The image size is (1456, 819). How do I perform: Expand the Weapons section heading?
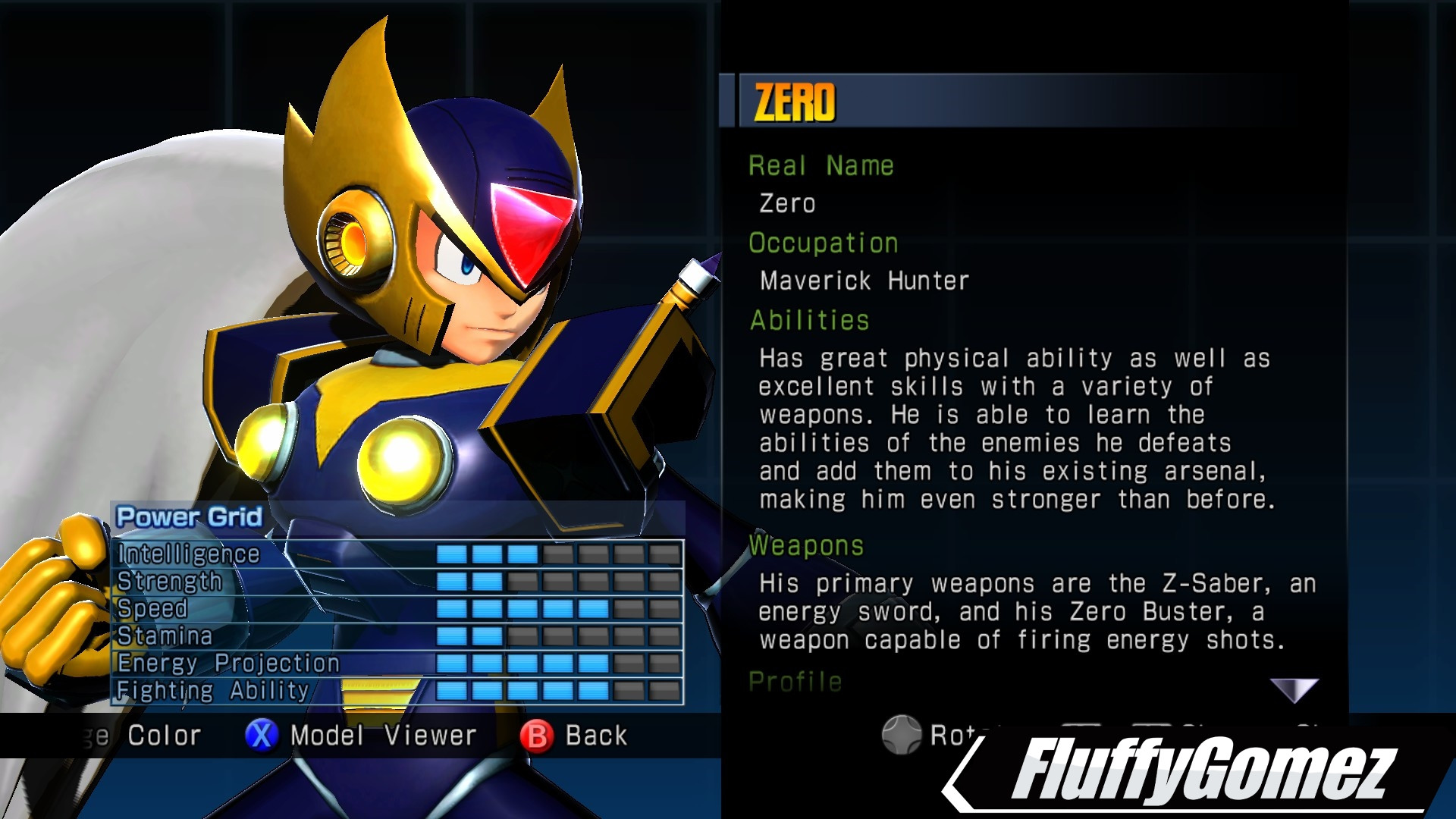click(x=806, y=546)
